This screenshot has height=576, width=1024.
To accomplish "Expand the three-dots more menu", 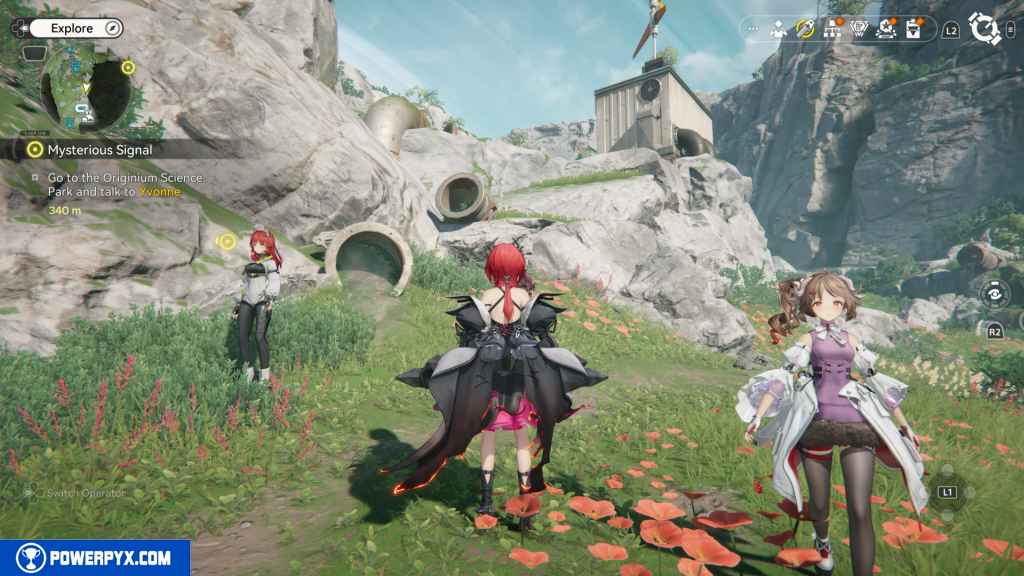I will click(753, 29).
